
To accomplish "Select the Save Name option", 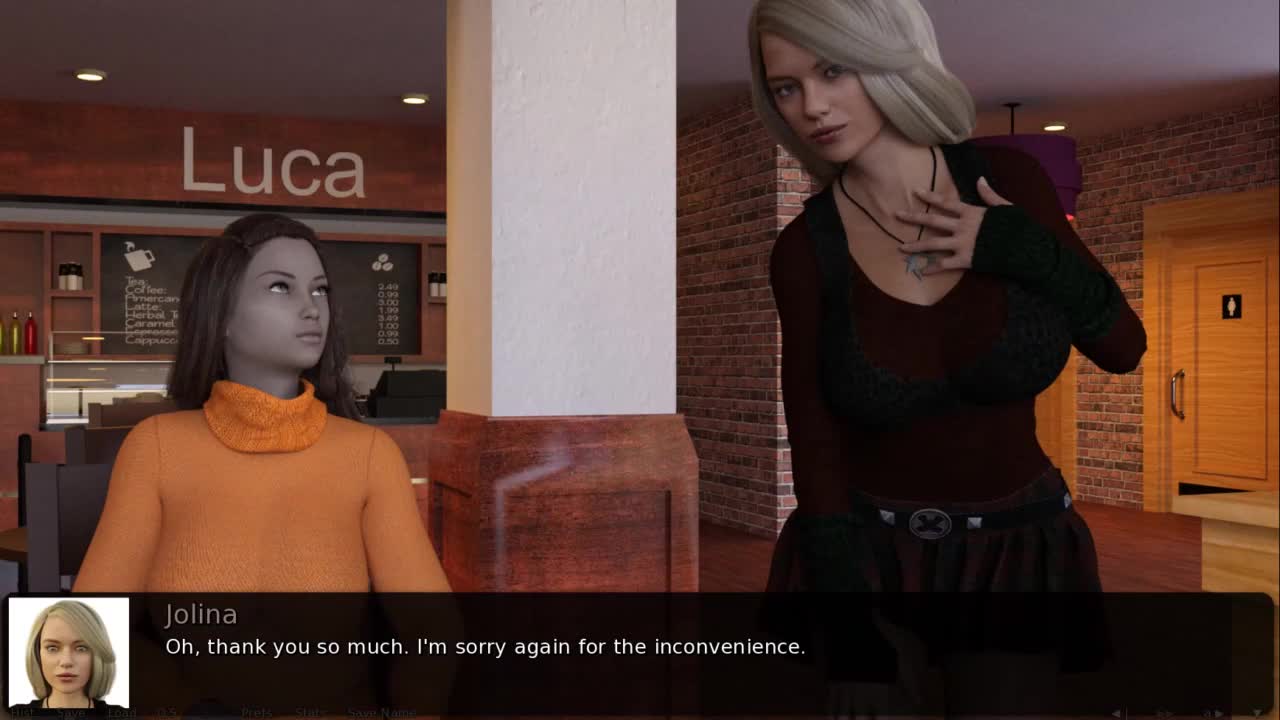I will (x=381, y=713).
